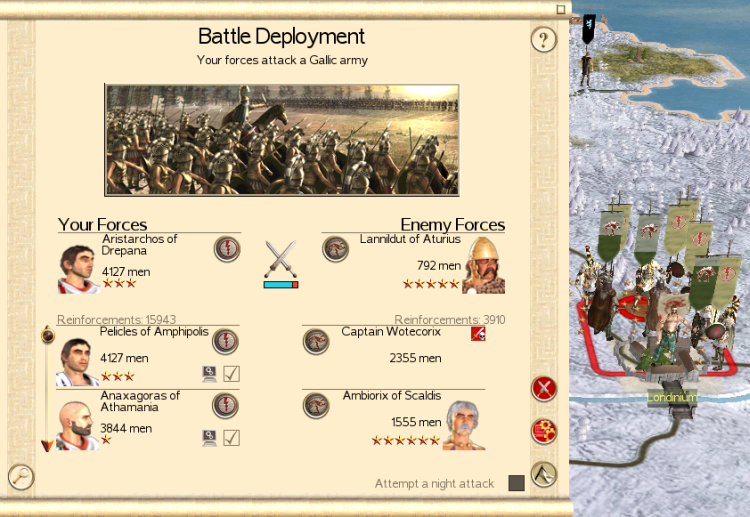Toggle the Pelicles of Amphipolis reinforcement checkbox
The width and height of the screenshot is (750, 517).
tap(231, 374)
